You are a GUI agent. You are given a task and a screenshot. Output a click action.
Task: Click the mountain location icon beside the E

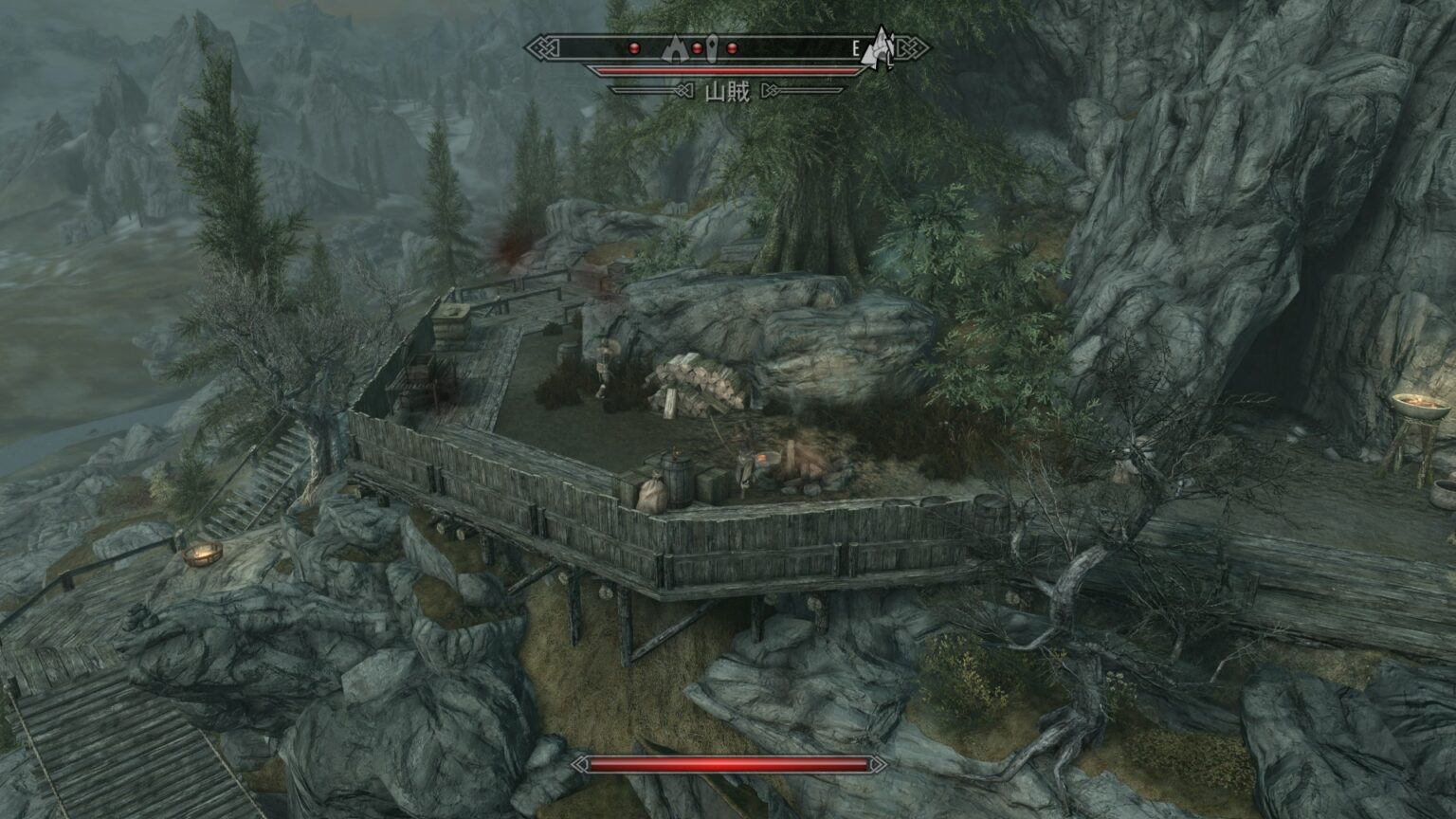tap(878, 47)
